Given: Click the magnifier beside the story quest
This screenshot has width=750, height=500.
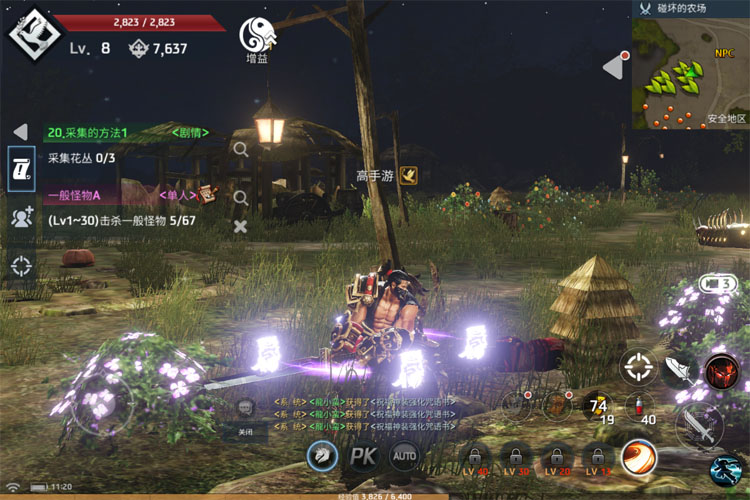Looking at the screenshot, I should point(240,149).
